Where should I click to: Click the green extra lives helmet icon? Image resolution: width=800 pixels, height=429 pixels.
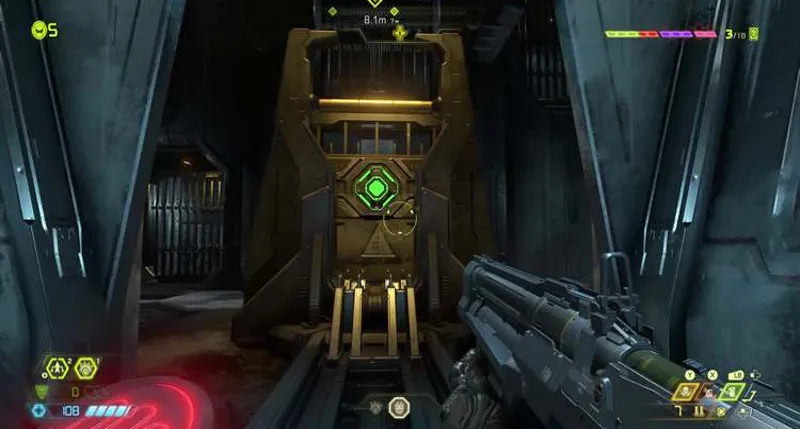38,30
